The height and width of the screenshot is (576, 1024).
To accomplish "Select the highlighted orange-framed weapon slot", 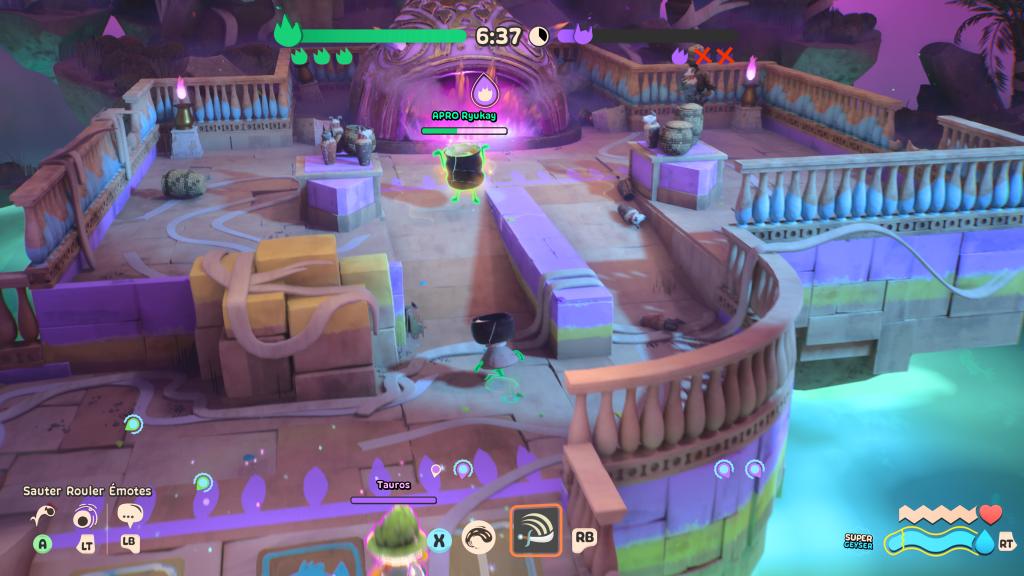I will 536,530.
